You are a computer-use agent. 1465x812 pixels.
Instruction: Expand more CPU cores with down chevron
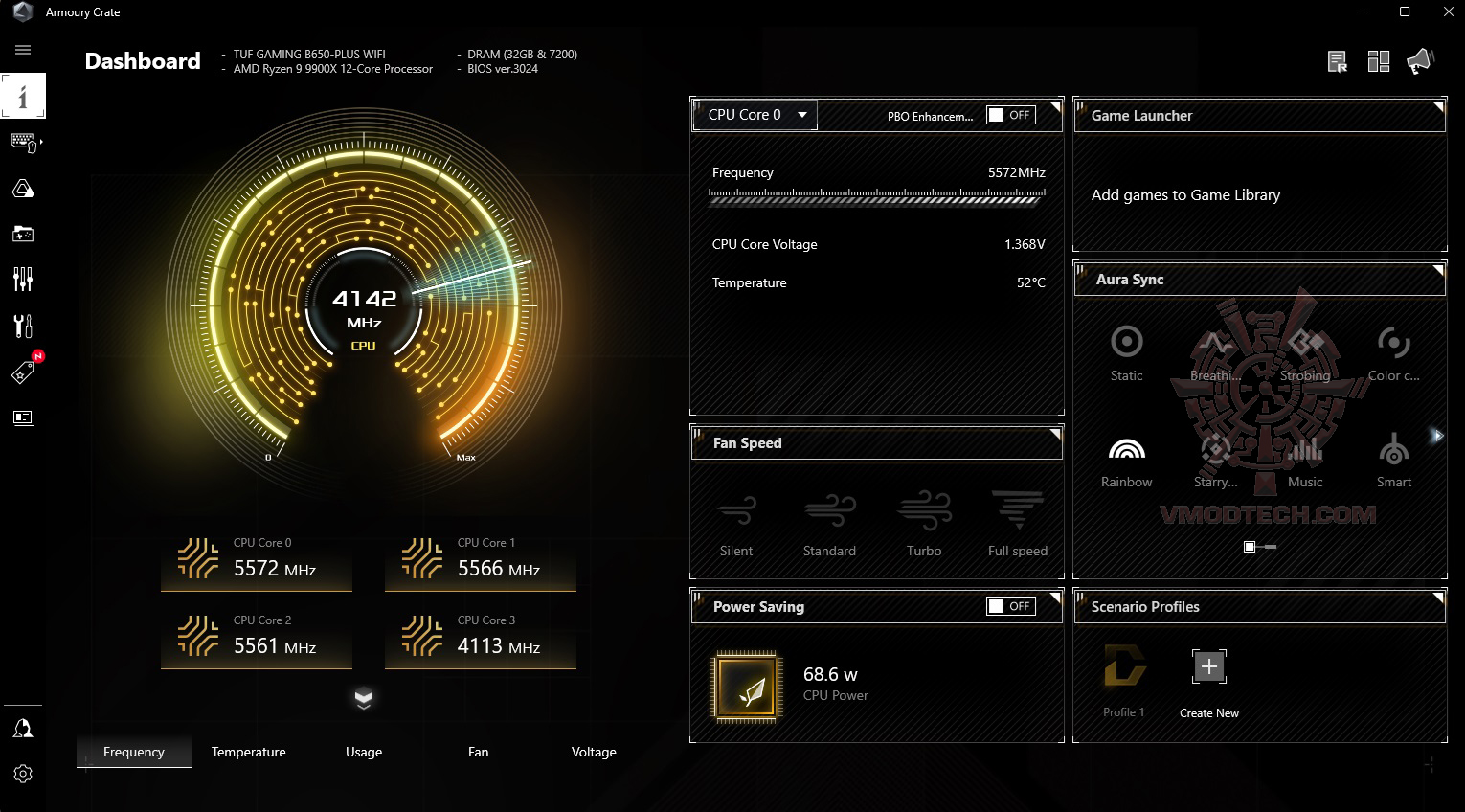[x=364, y=698]
